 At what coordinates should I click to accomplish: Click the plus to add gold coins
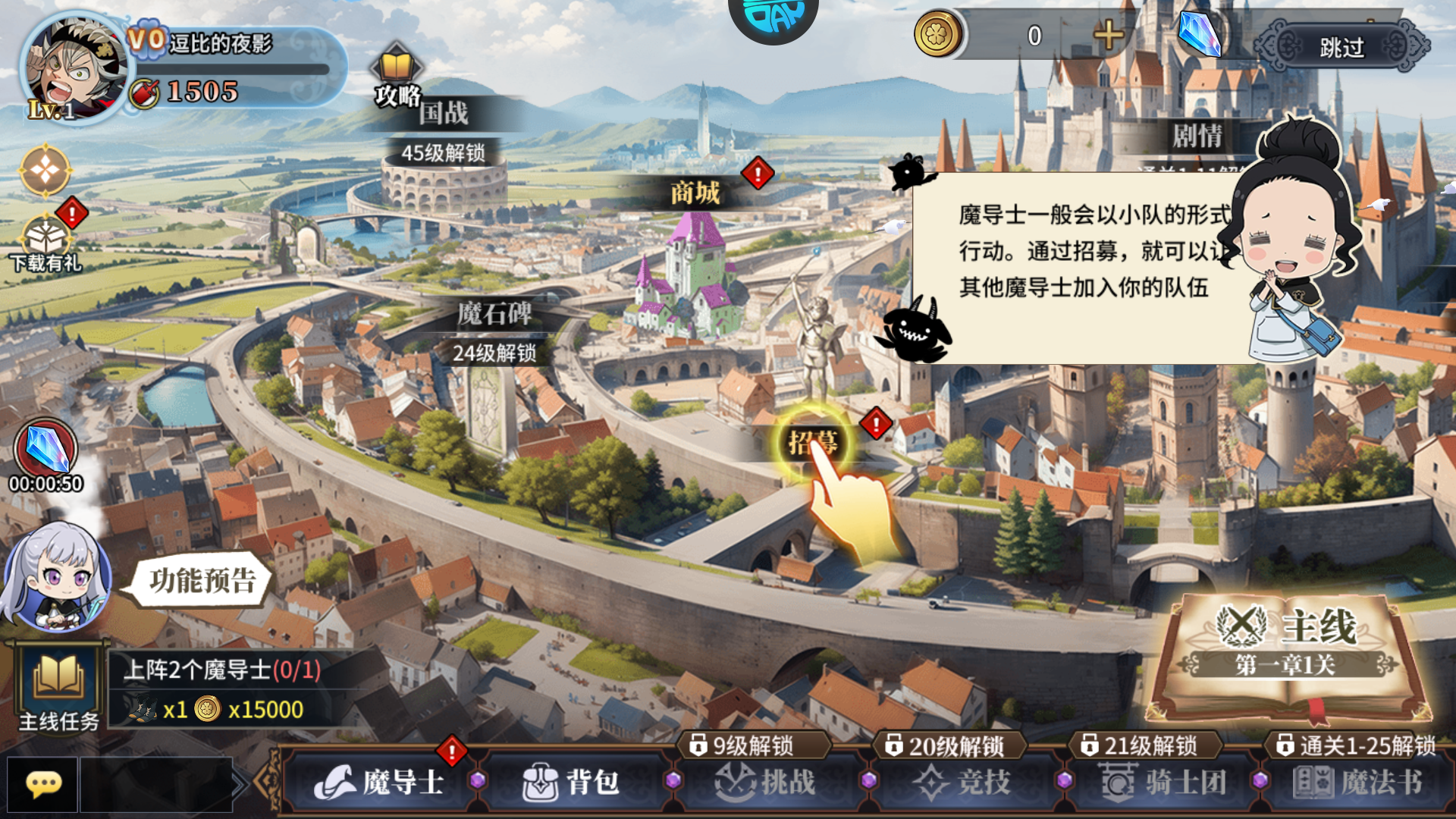[1107, 36]
